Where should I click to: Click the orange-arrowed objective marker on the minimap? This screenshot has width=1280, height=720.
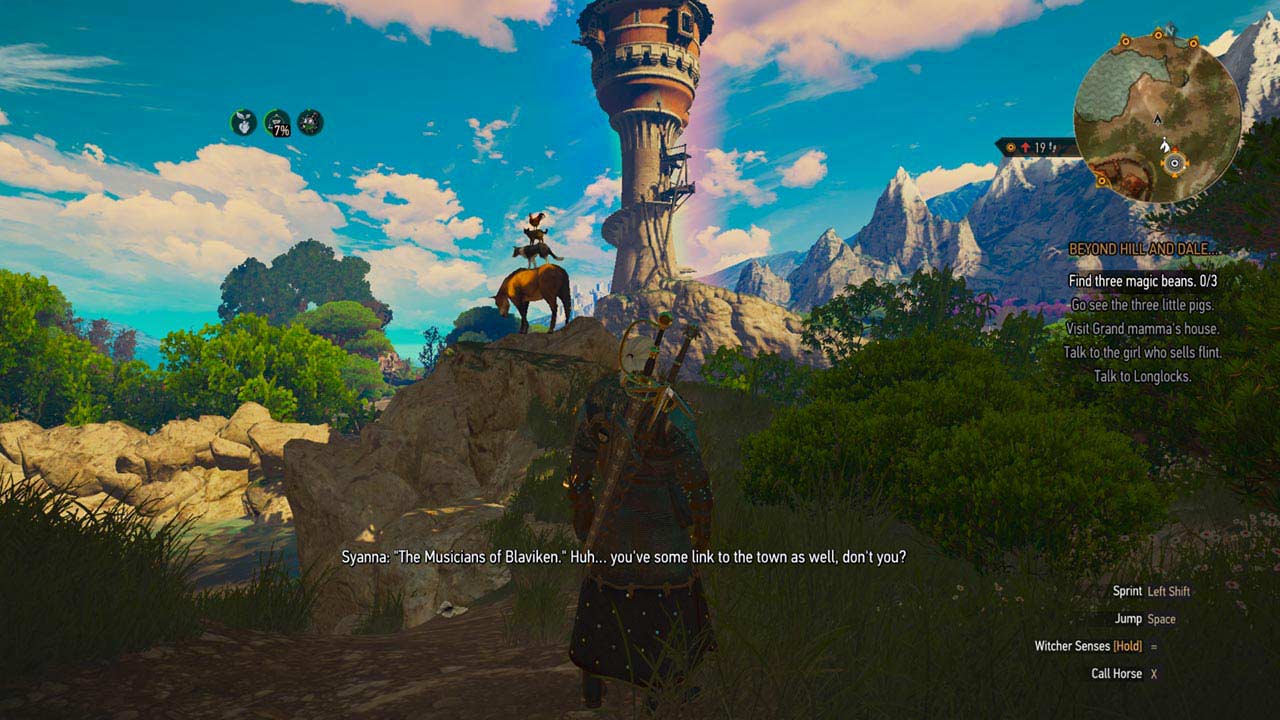(1176, 161)
